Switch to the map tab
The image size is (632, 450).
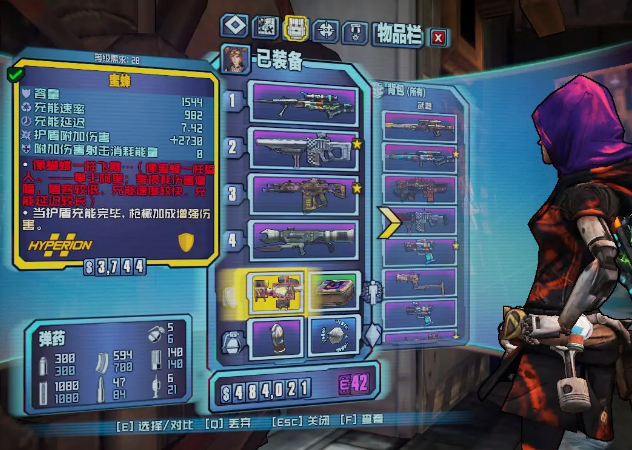pyautogui.click(x=266, y=25)
